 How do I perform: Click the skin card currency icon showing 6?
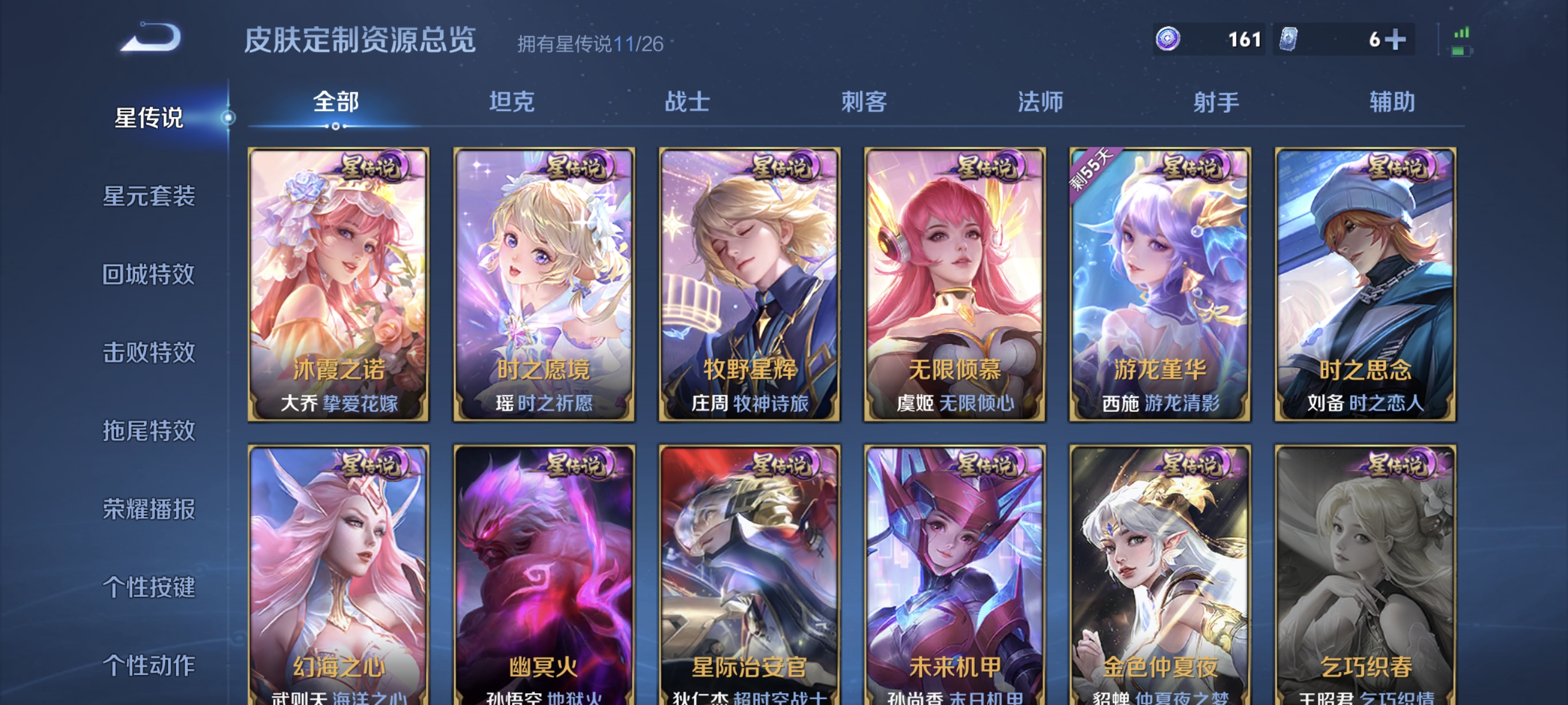[x=1288, y=40]
